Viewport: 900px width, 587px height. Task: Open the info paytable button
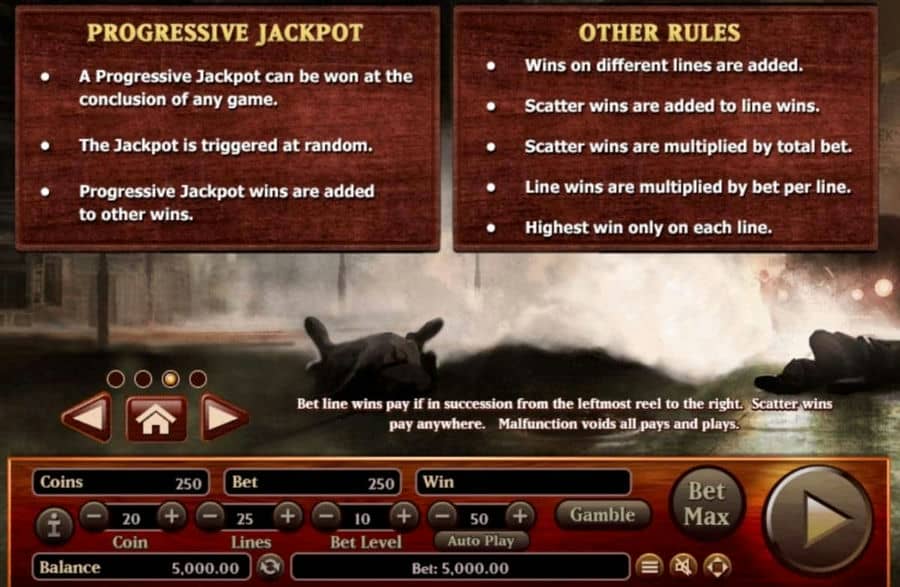(x=53, y=521)
